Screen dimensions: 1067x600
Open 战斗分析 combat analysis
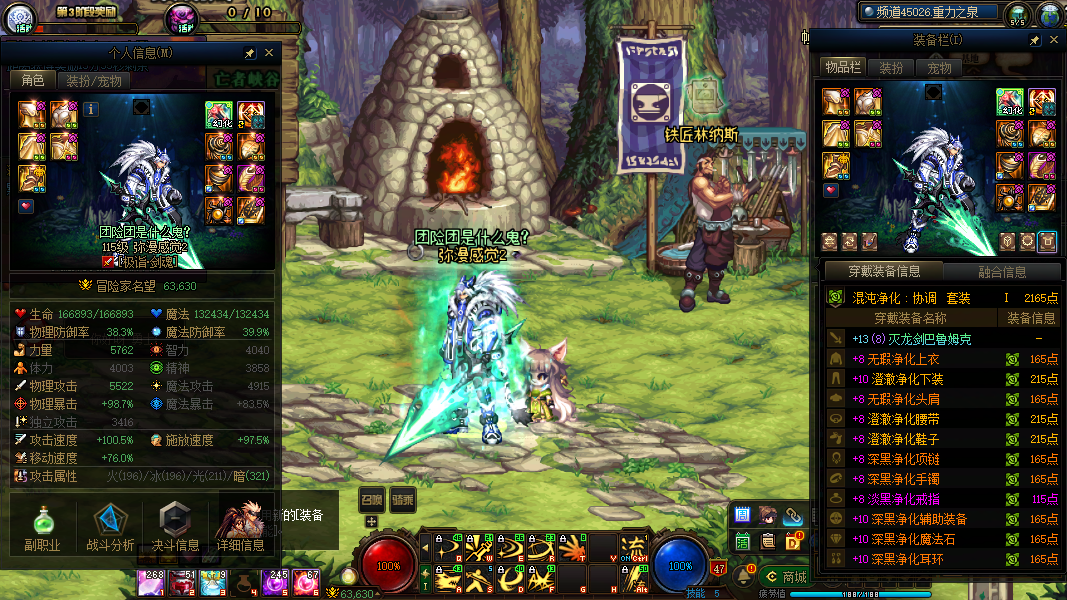[x=110, y=527]
